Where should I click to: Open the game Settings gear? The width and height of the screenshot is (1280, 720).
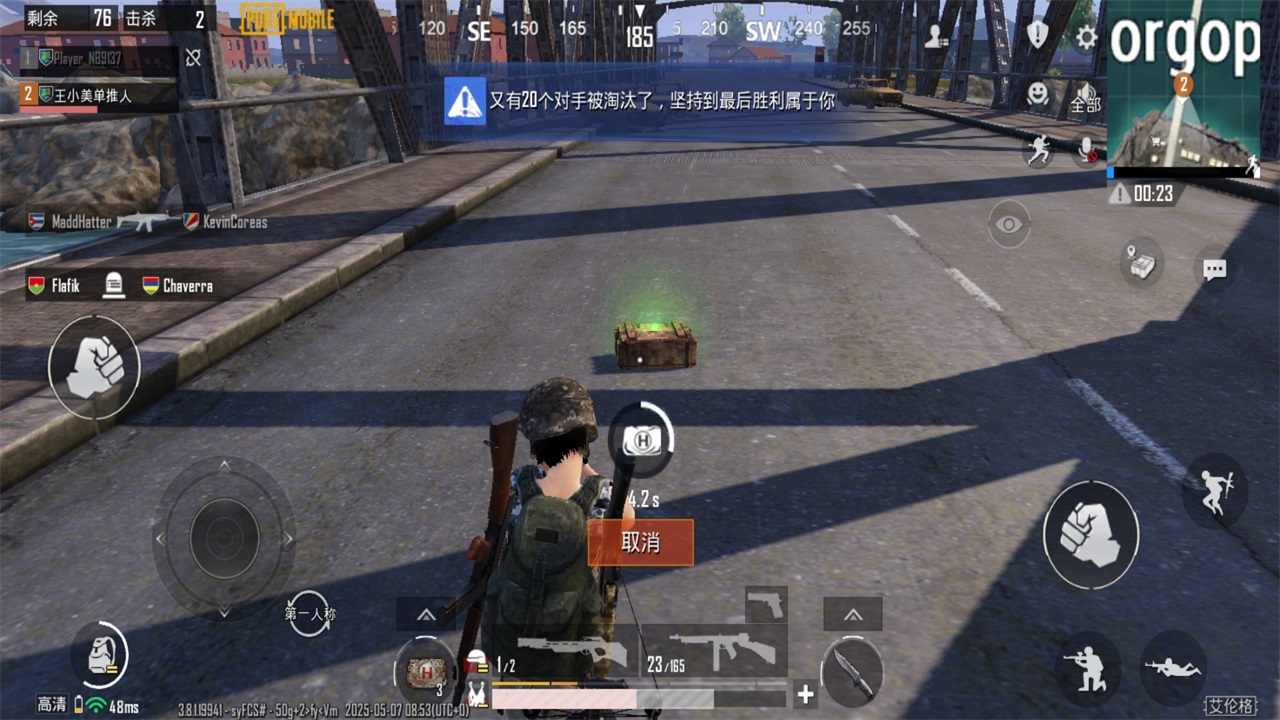(x=1085, y=35)
